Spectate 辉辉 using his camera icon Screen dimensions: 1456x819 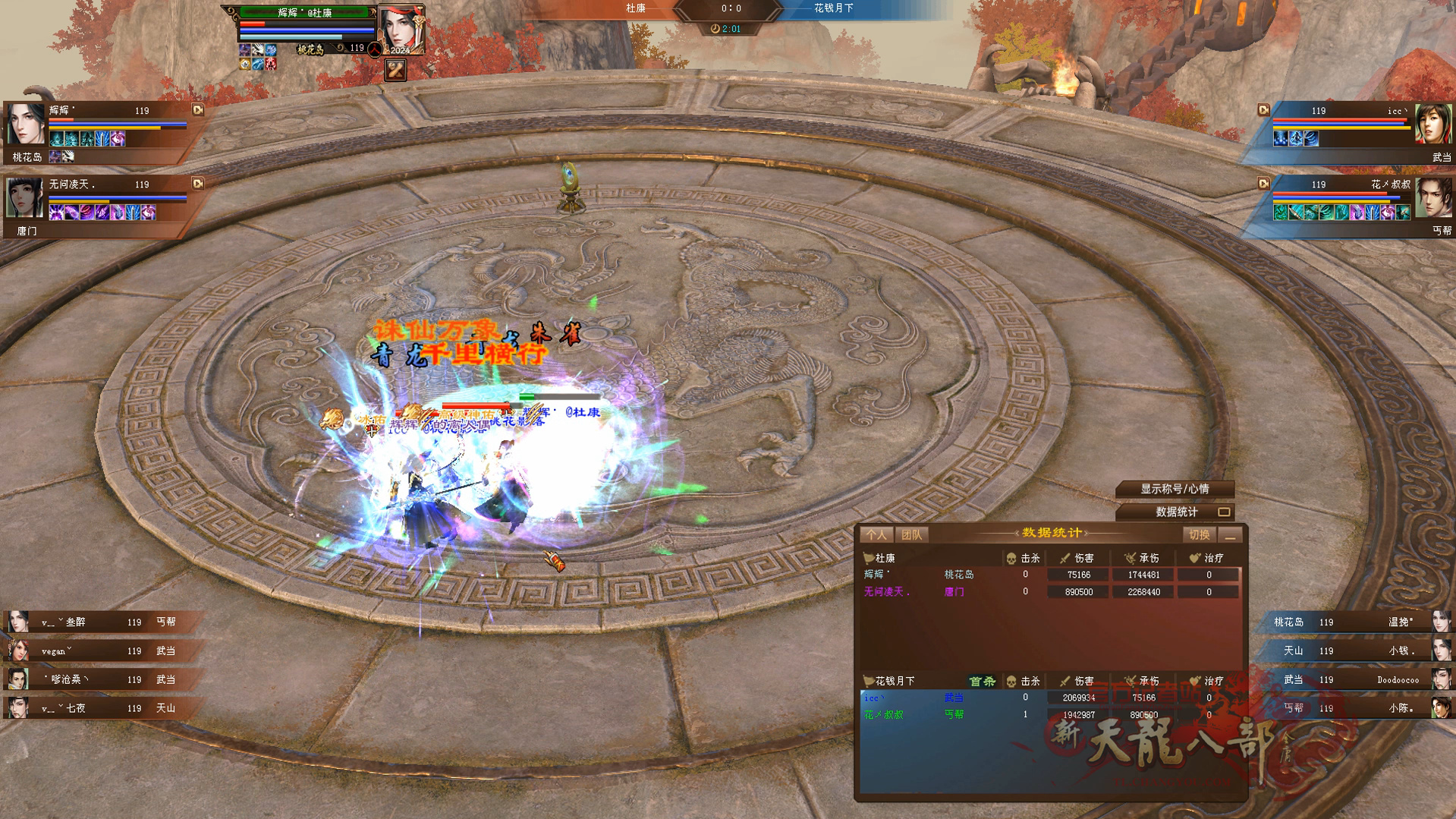(x=198, y=110)
